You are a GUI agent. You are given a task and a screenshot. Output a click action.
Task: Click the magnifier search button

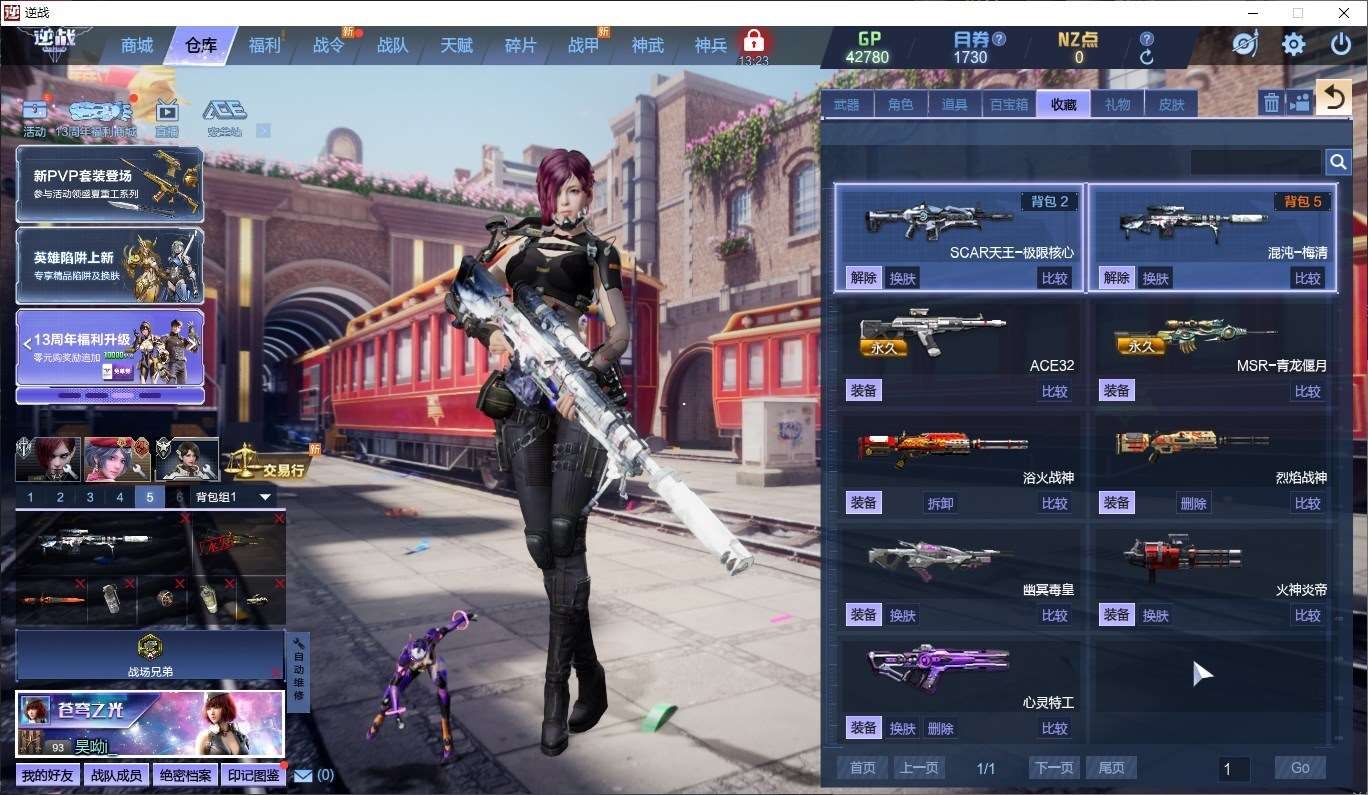[x=1338, y=162]
